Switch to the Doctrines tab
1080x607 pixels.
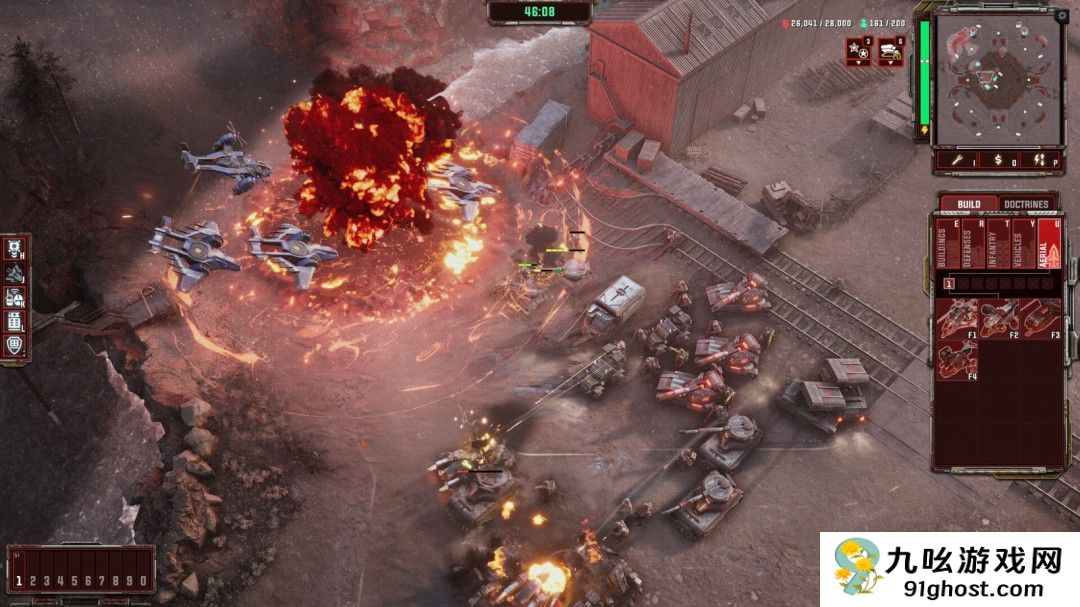point(1026,204)
